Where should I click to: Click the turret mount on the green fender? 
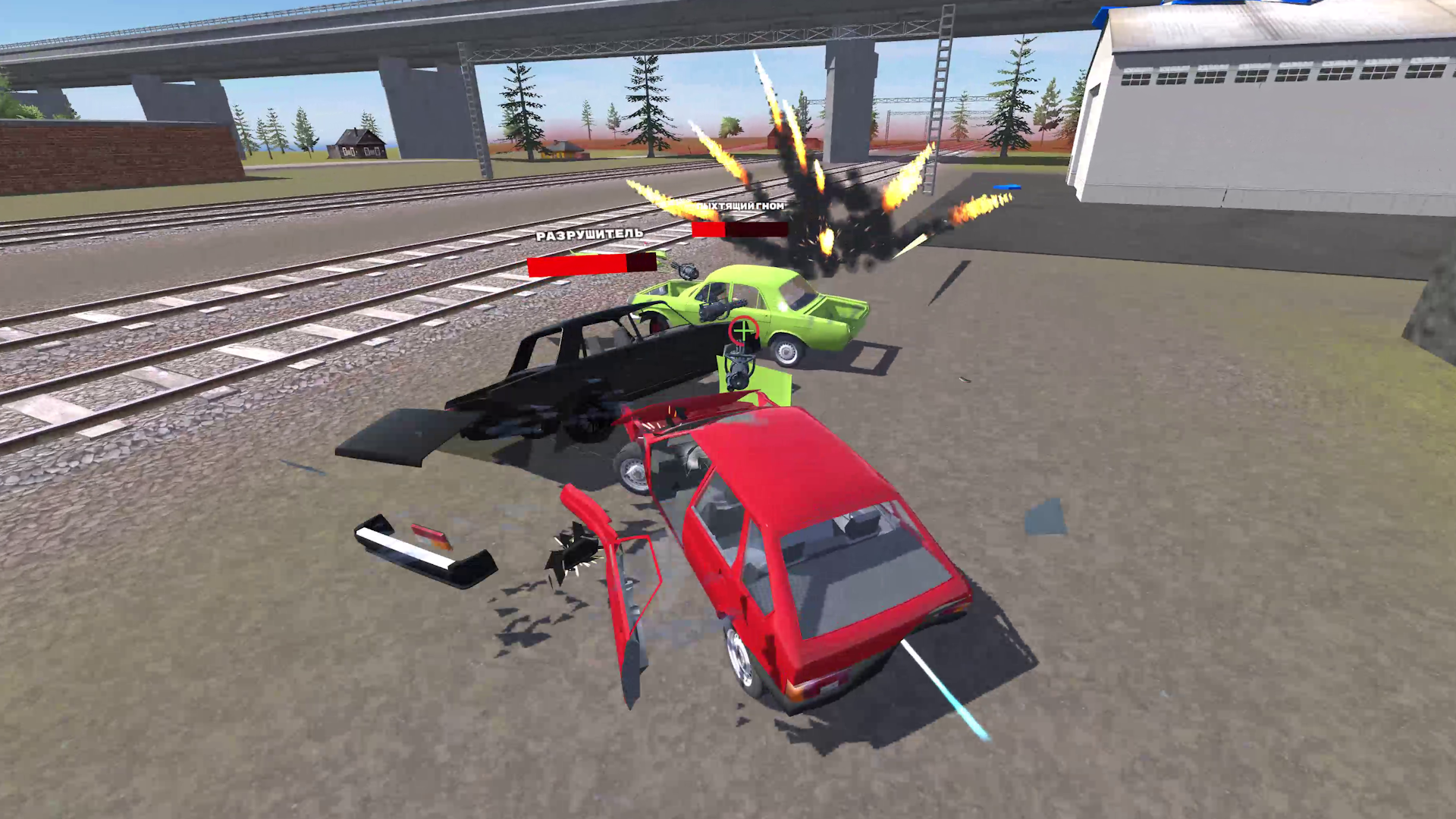(738, 366)
